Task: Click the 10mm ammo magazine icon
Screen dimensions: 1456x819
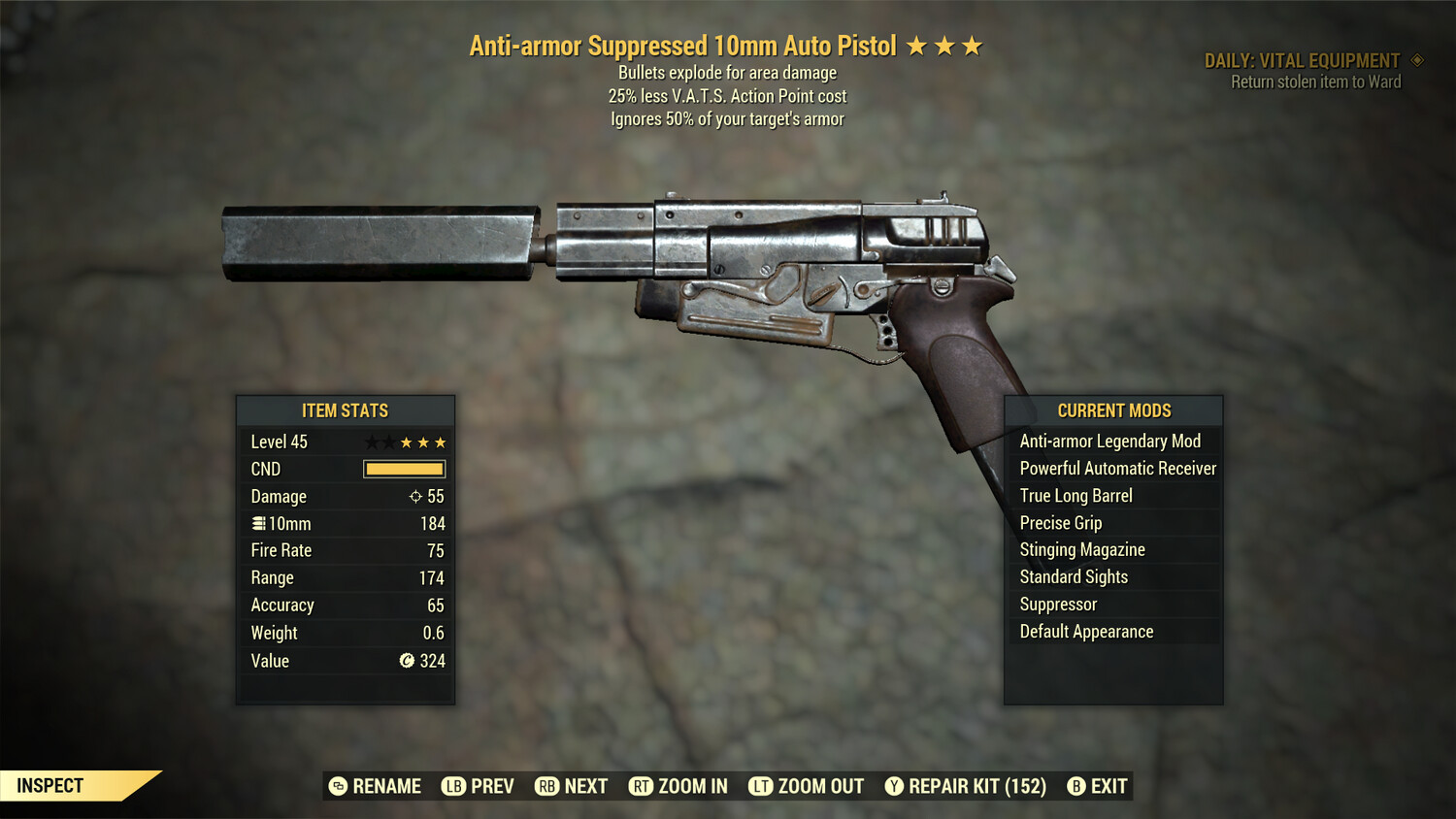Action: [x=257, y=523]
